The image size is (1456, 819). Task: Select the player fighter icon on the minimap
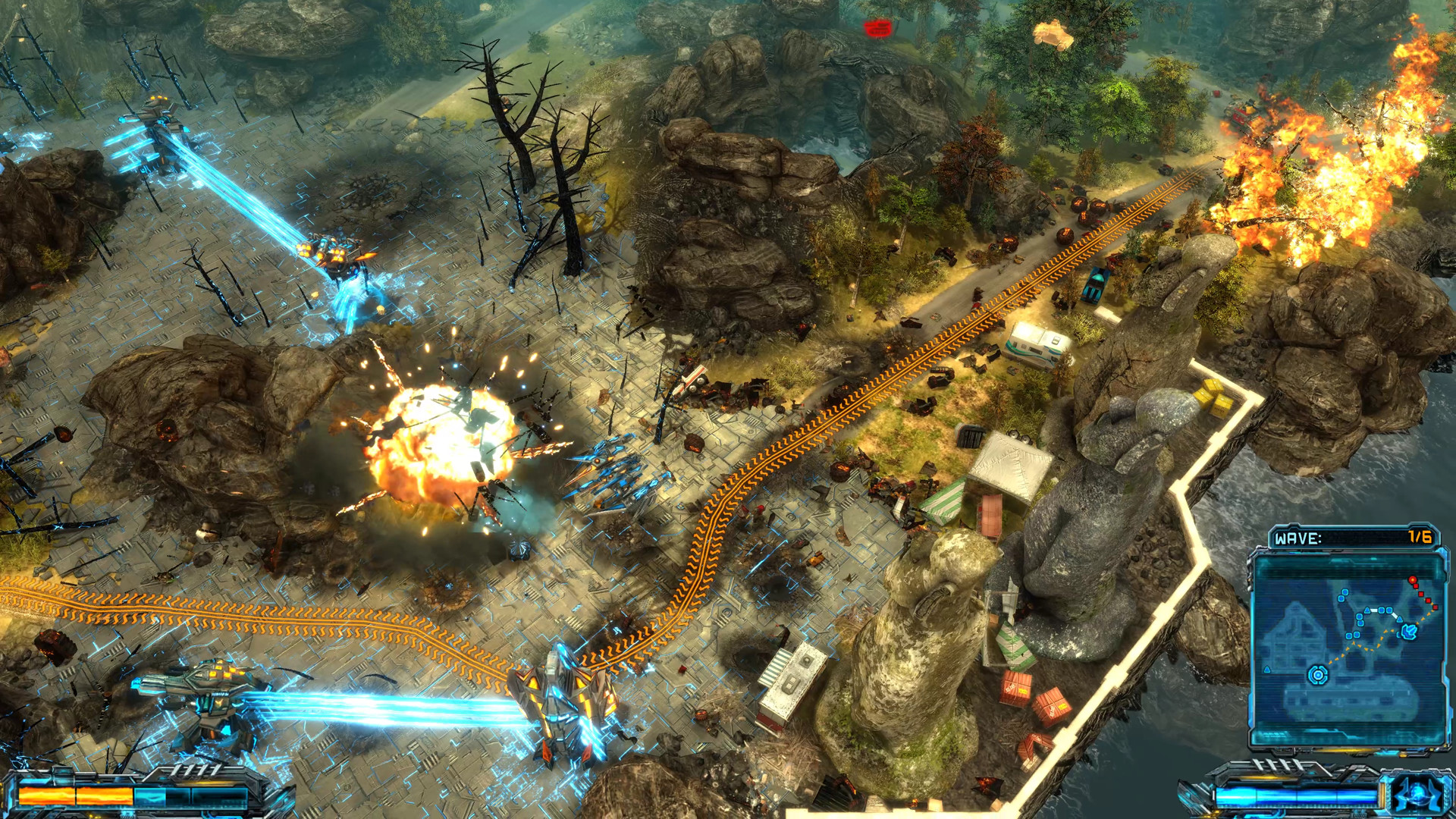[x=1409, y=631]
